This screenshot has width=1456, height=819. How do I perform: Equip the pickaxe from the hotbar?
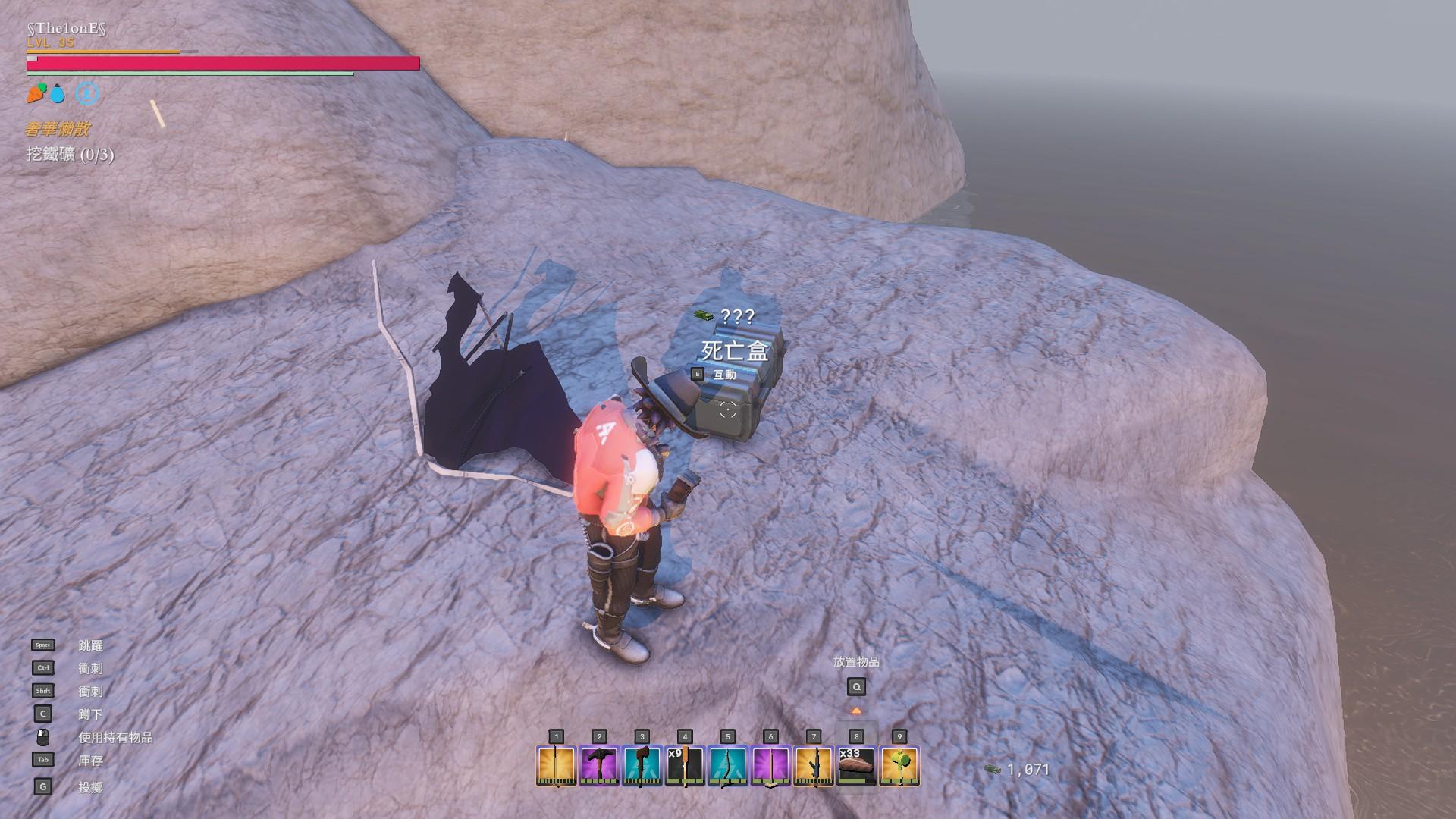click(599, 765)
